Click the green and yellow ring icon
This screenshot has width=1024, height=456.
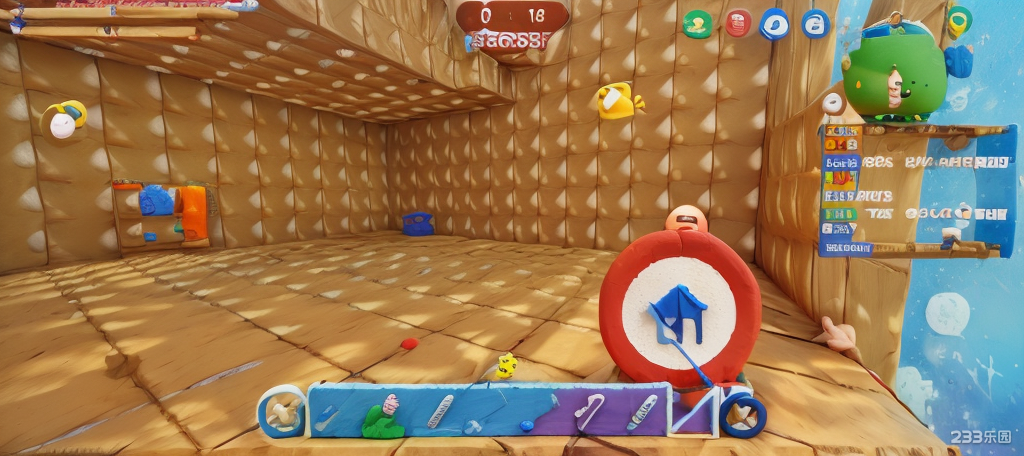[958, 20]
